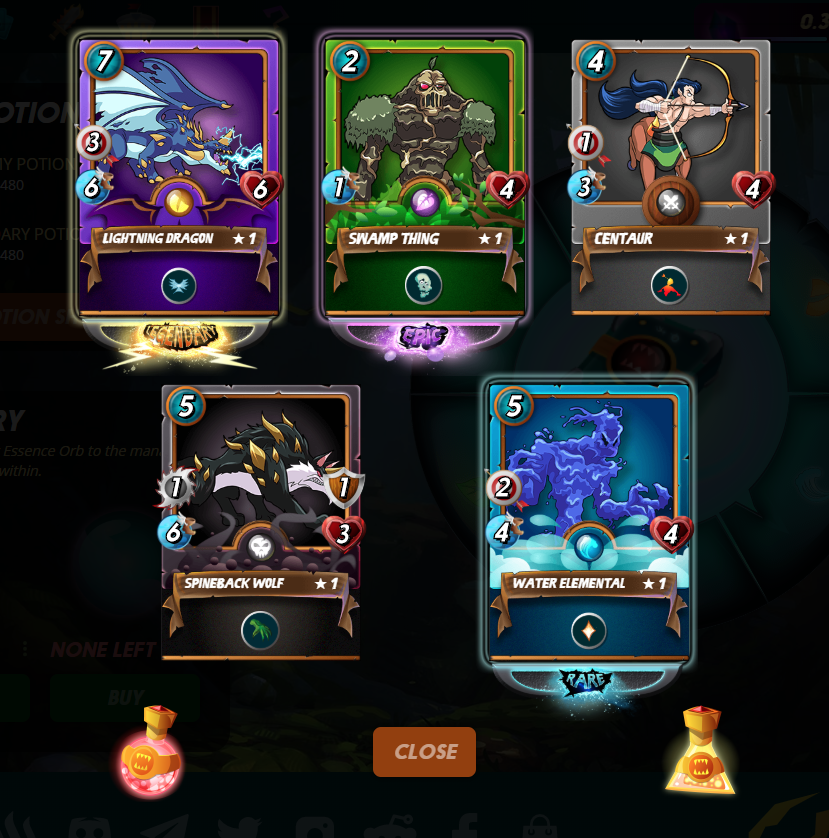Close the card reveal overlay

424,752
